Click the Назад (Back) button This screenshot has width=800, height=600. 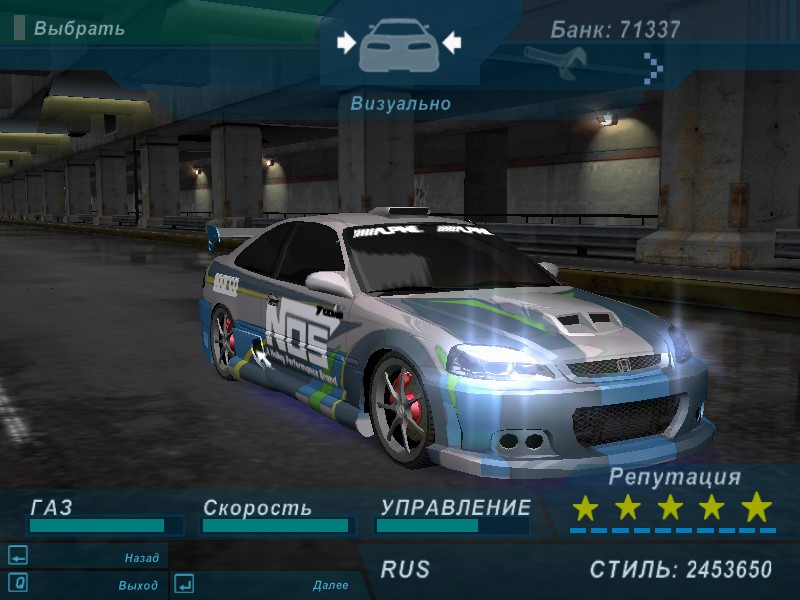click(x=141, y=558)
